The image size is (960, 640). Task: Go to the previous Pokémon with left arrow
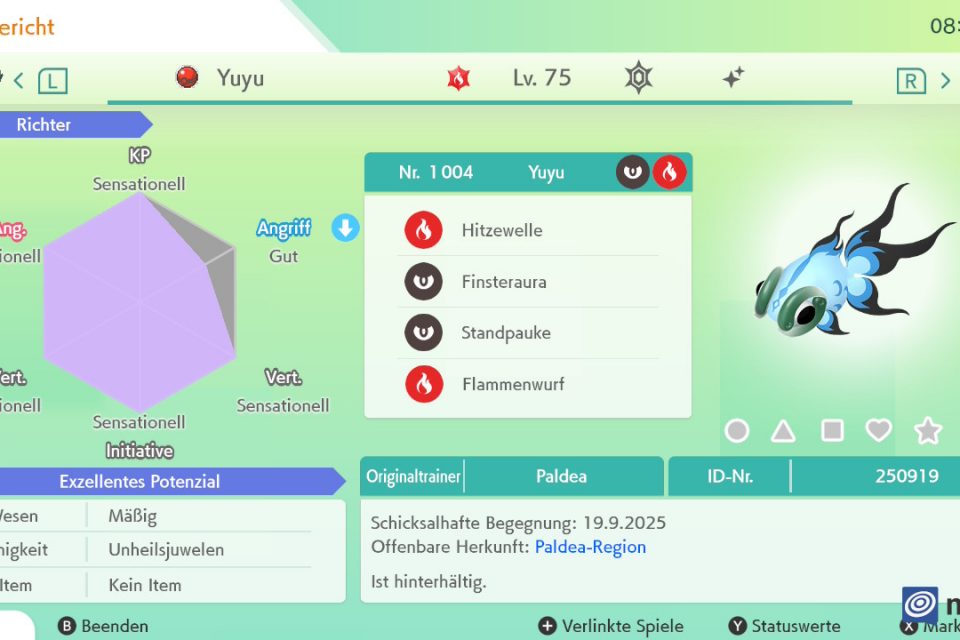click(19, 80)
